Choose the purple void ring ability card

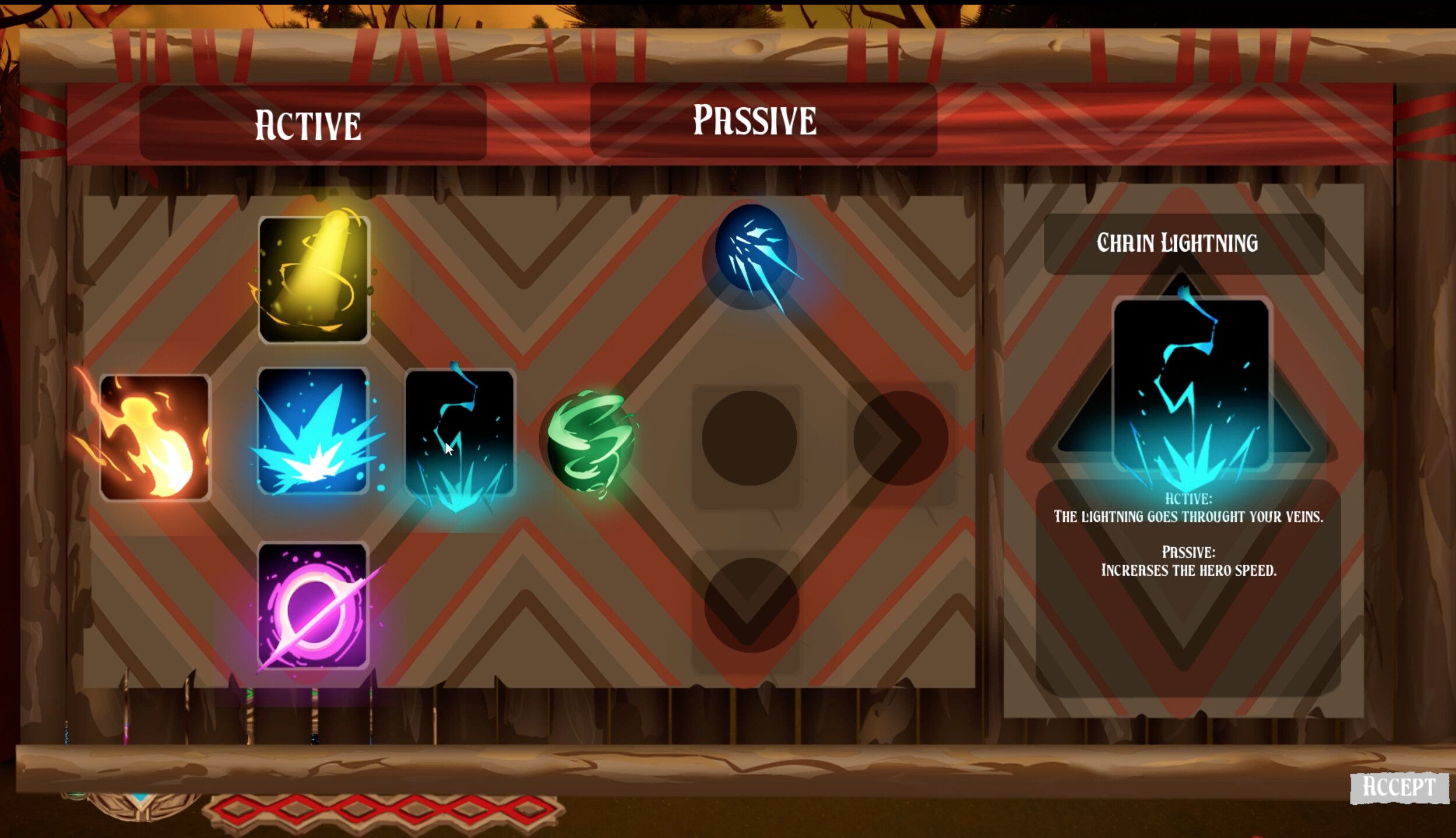click(313, 605)
